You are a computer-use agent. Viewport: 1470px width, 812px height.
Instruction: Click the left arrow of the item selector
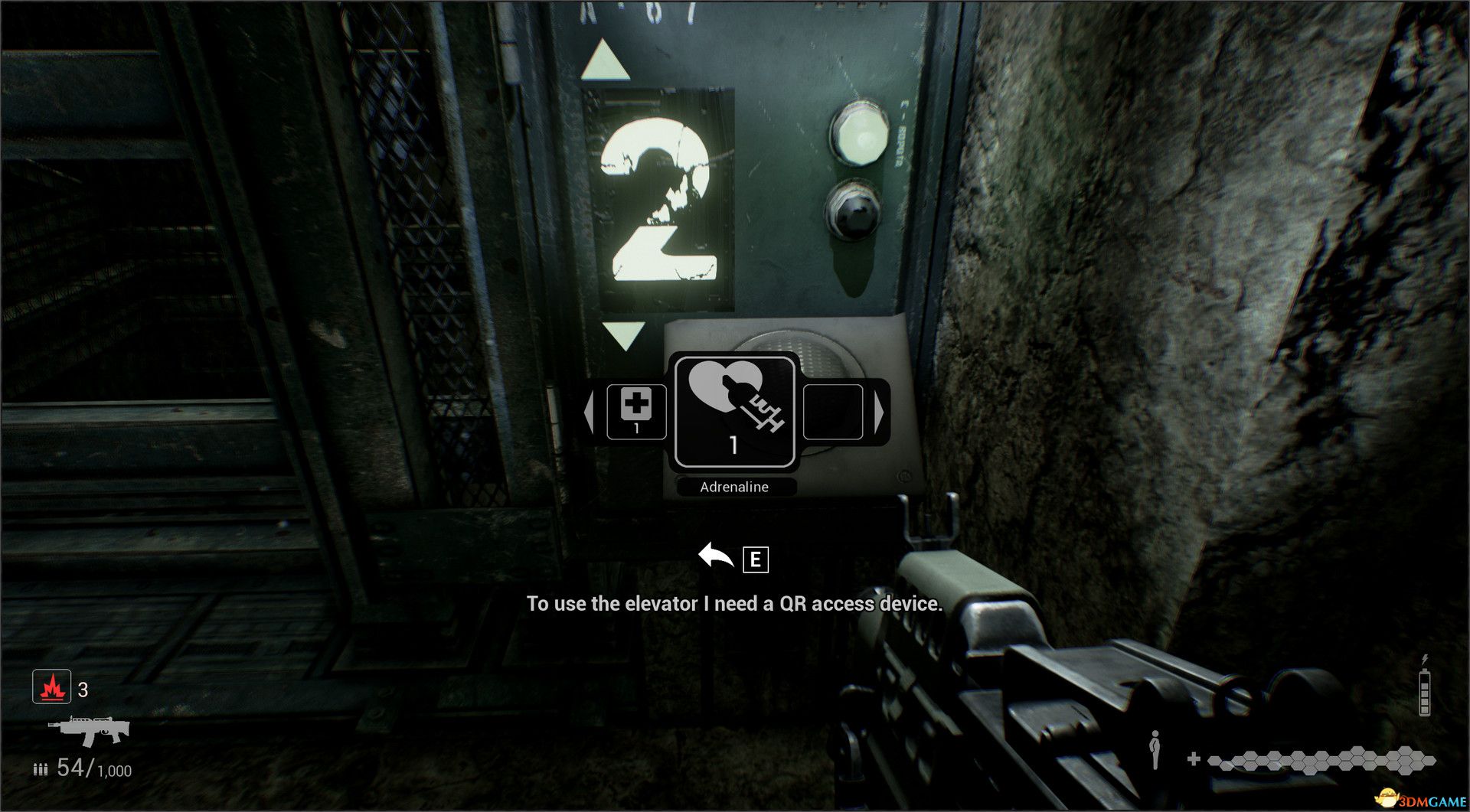pos(589,412)
